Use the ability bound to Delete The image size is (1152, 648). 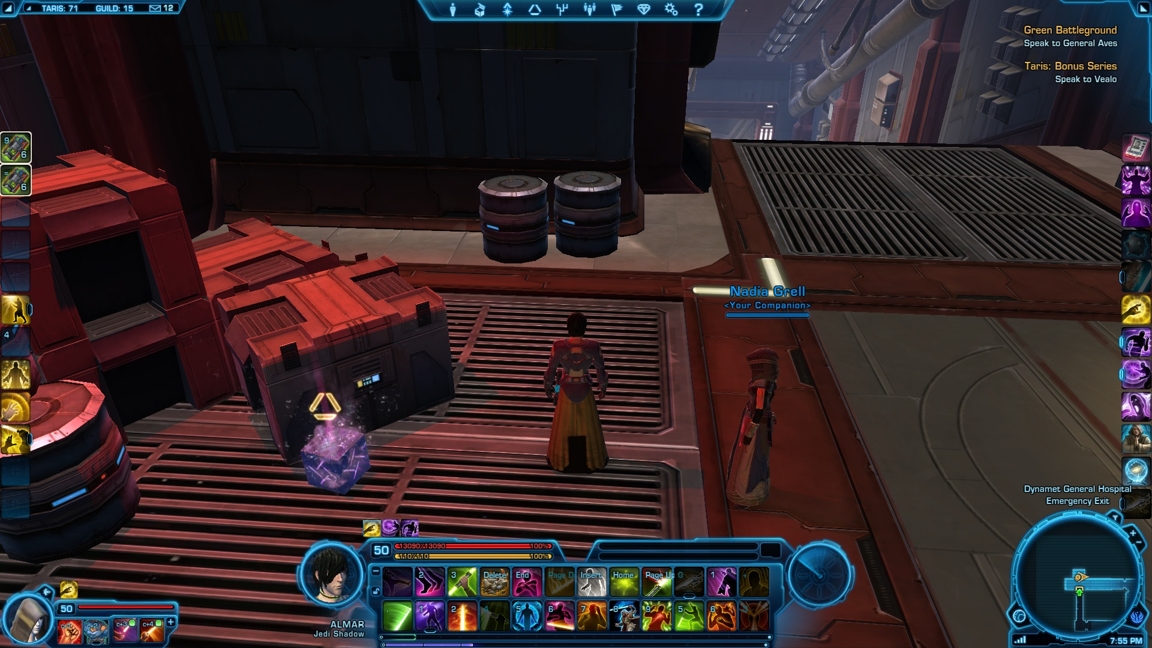pyautogui.click(x=495, y=582)
